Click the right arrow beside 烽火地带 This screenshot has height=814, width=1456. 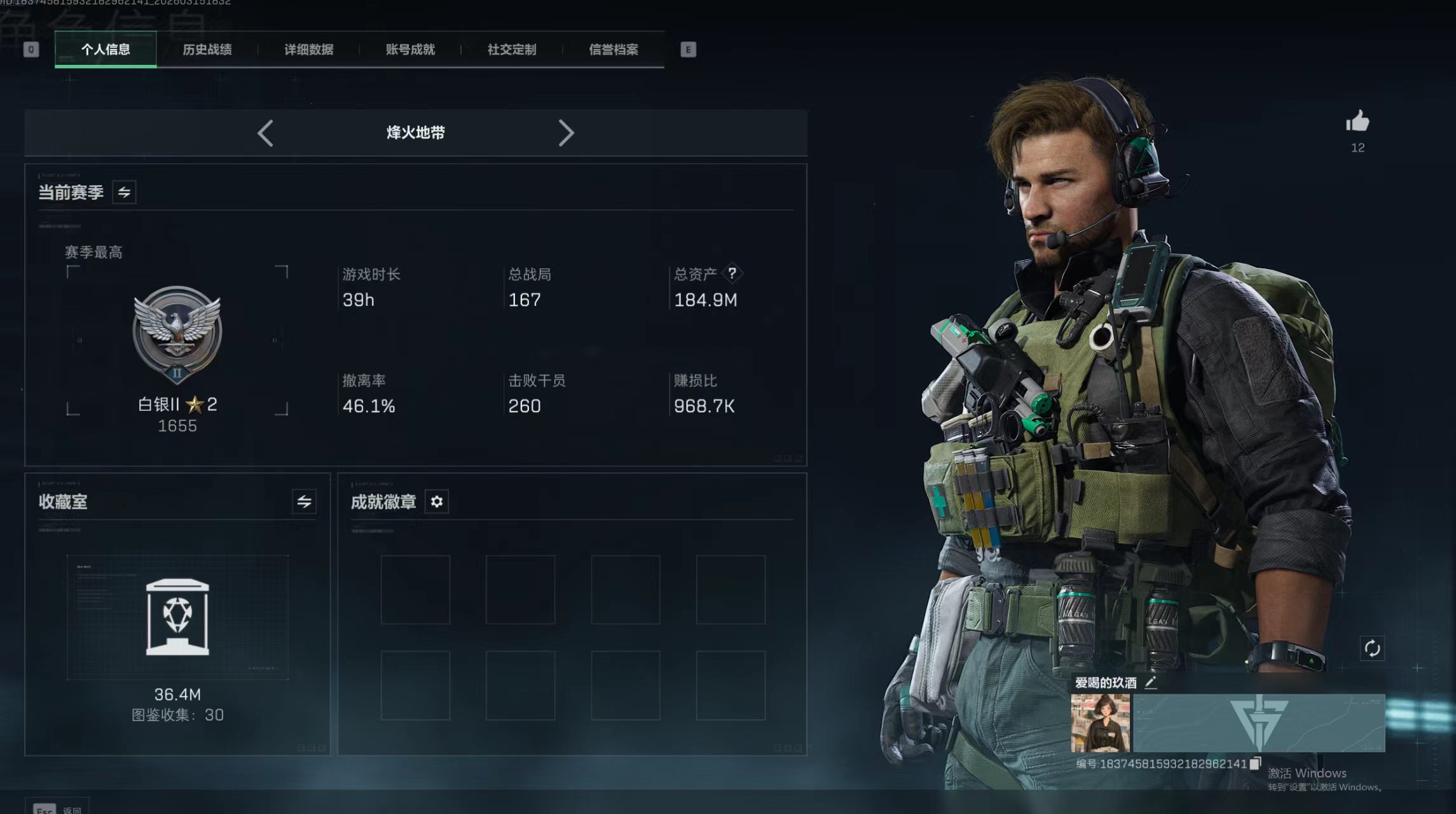point(566,134)
